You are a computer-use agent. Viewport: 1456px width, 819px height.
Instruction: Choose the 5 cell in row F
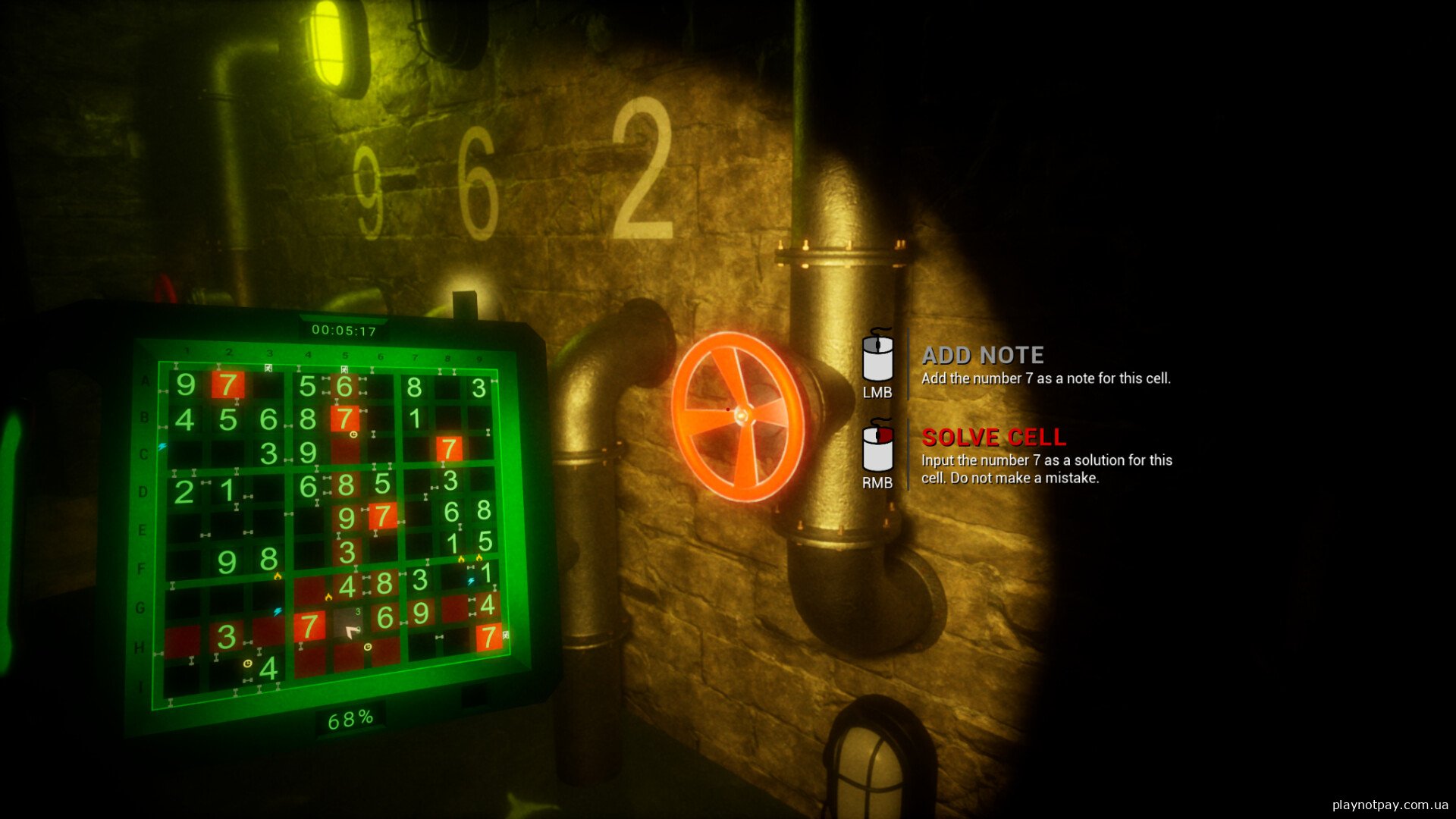(485, 541)
